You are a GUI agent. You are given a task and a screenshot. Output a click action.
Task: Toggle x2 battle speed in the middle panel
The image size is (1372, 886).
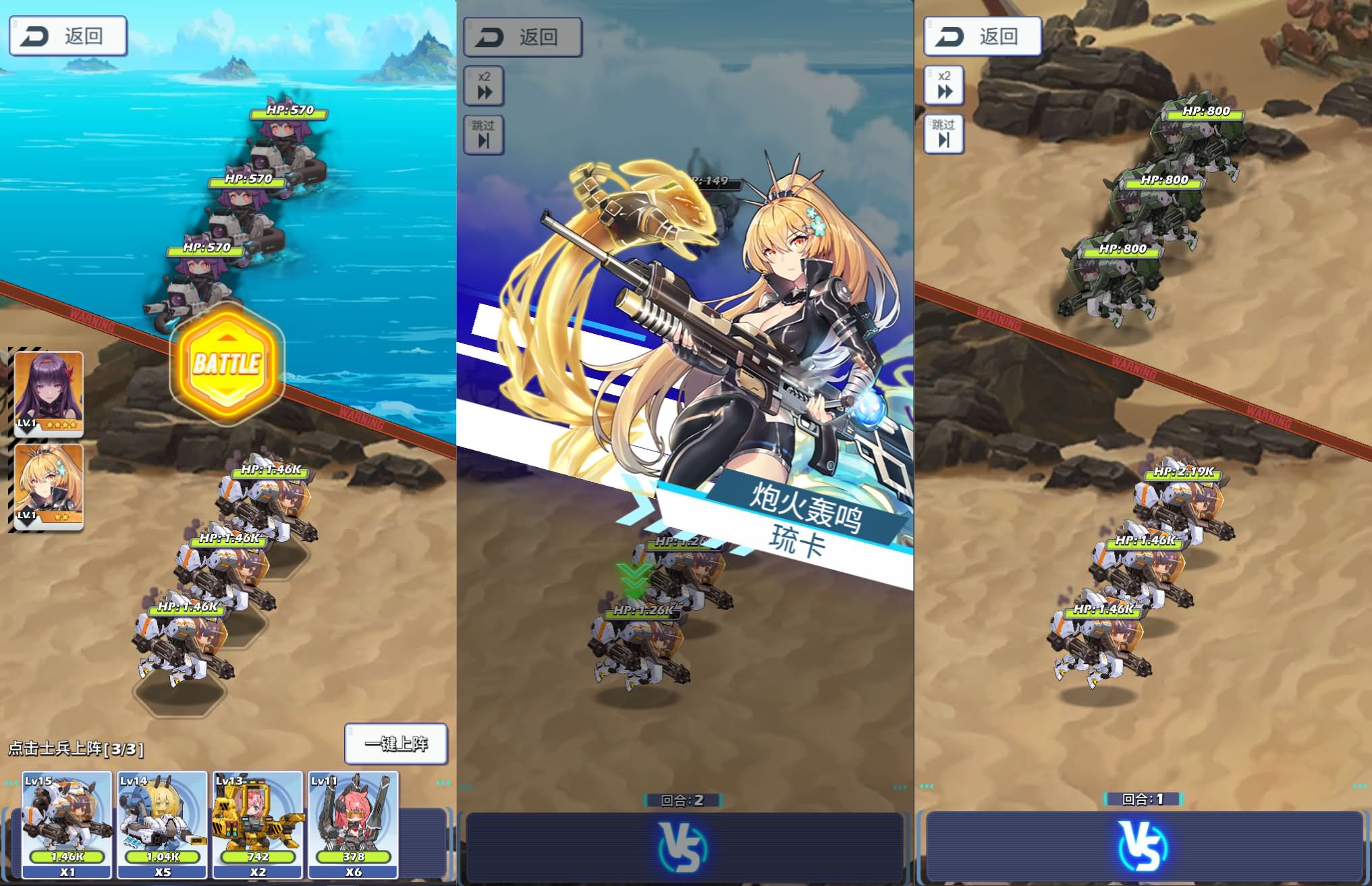tap(484, 86)
